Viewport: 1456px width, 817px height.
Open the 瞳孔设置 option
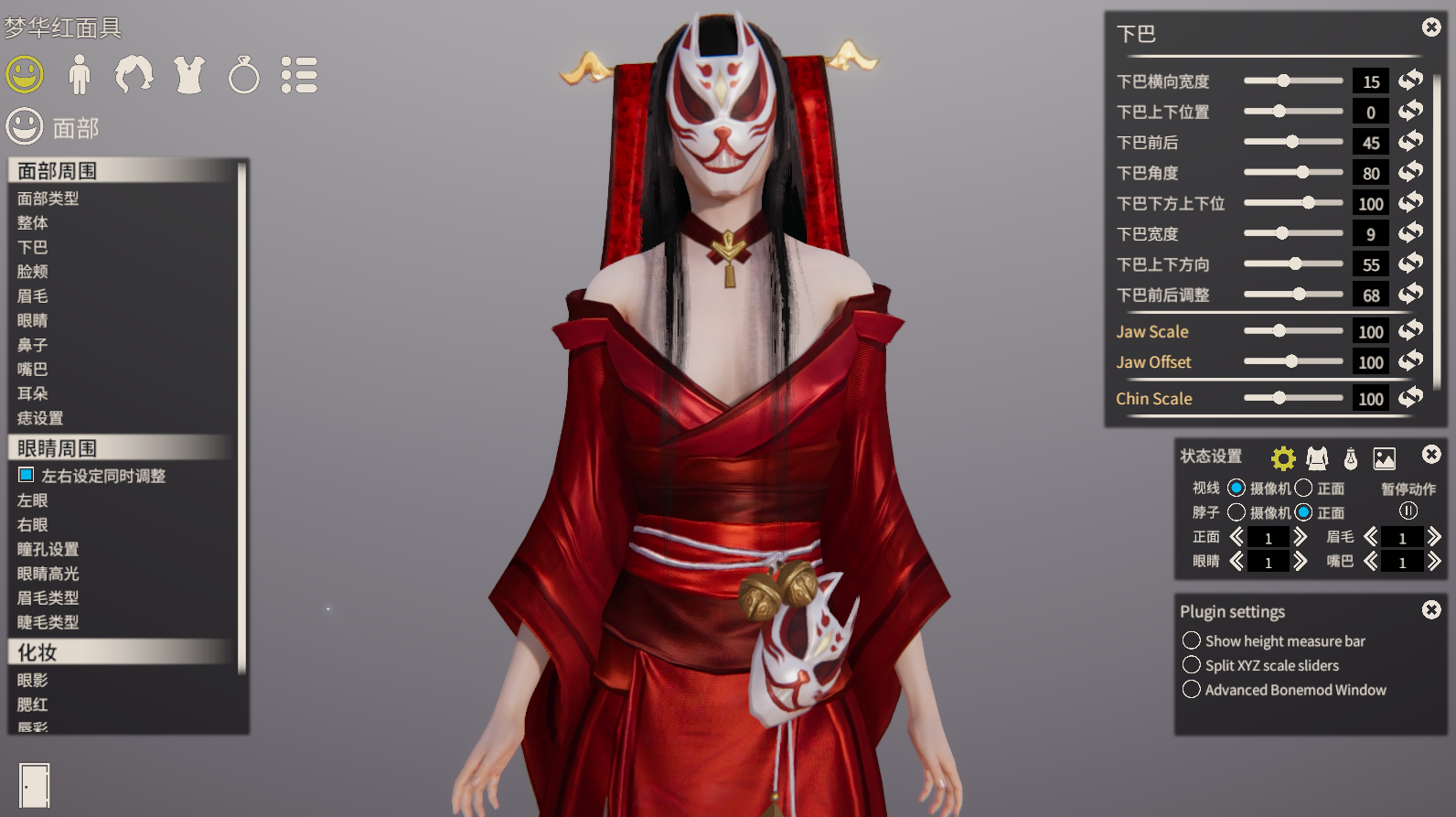48,549
